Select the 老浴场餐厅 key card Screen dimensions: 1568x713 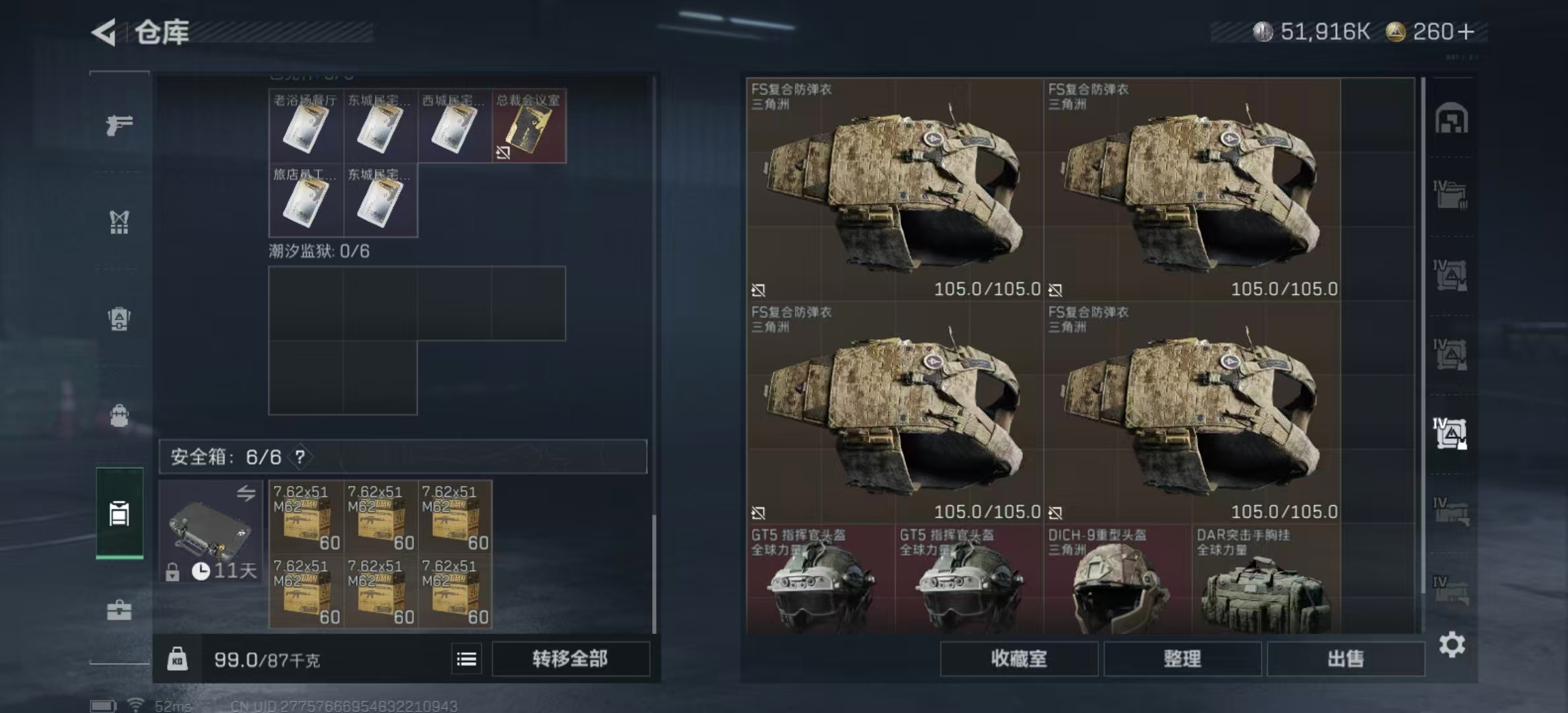306,126
